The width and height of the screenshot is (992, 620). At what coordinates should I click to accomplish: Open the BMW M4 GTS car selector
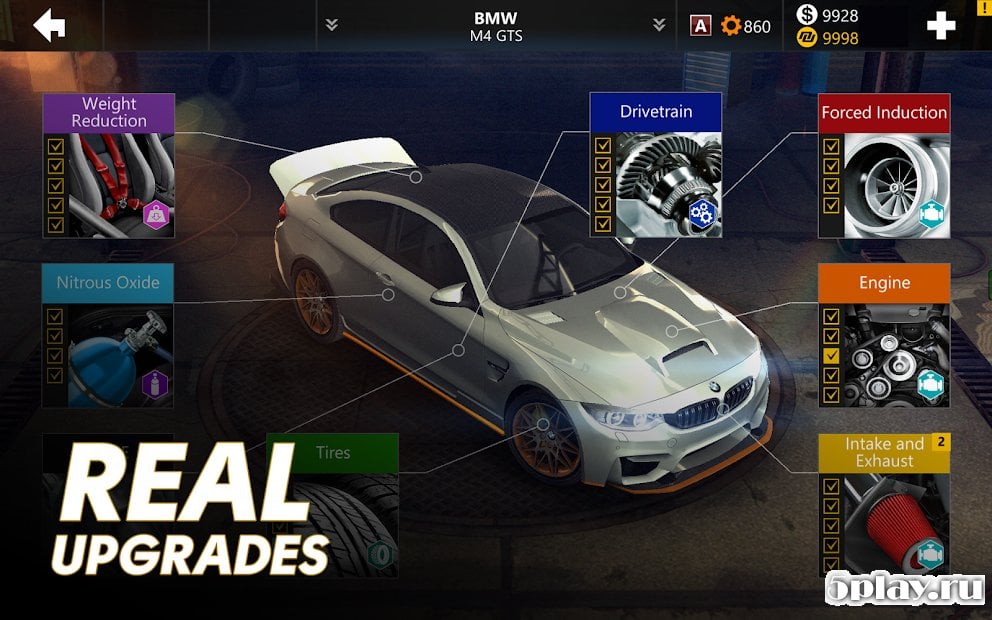click(496, 26)
